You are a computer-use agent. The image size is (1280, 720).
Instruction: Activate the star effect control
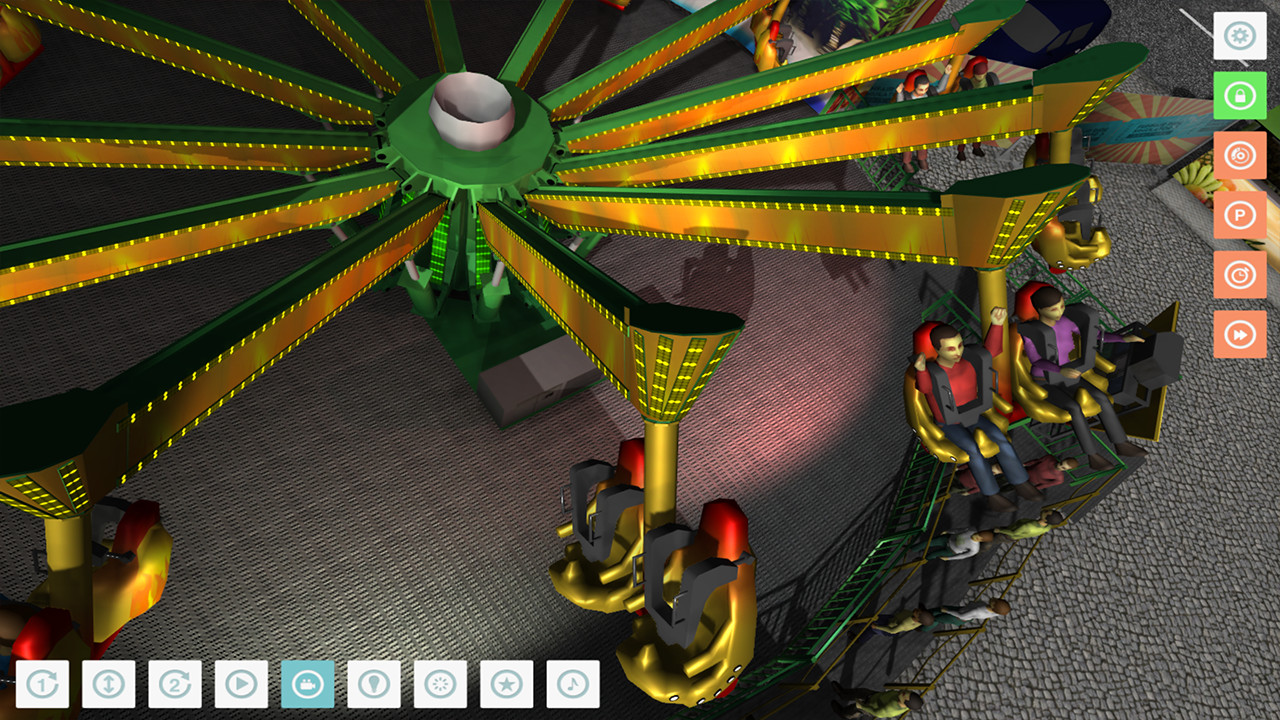pyautogui.click(x=507, y=686)
